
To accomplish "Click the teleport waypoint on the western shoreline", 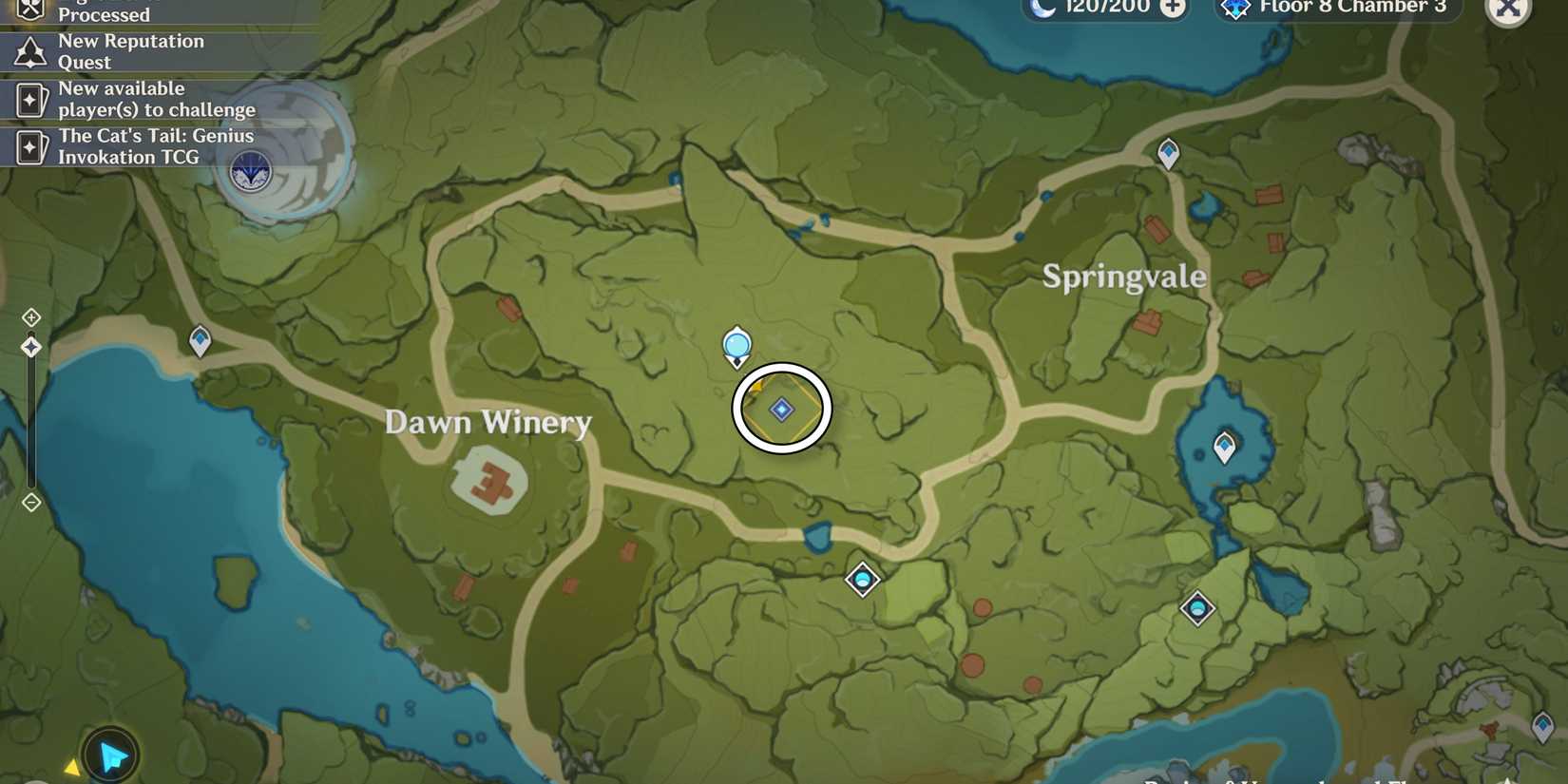I will pos(200,339).
